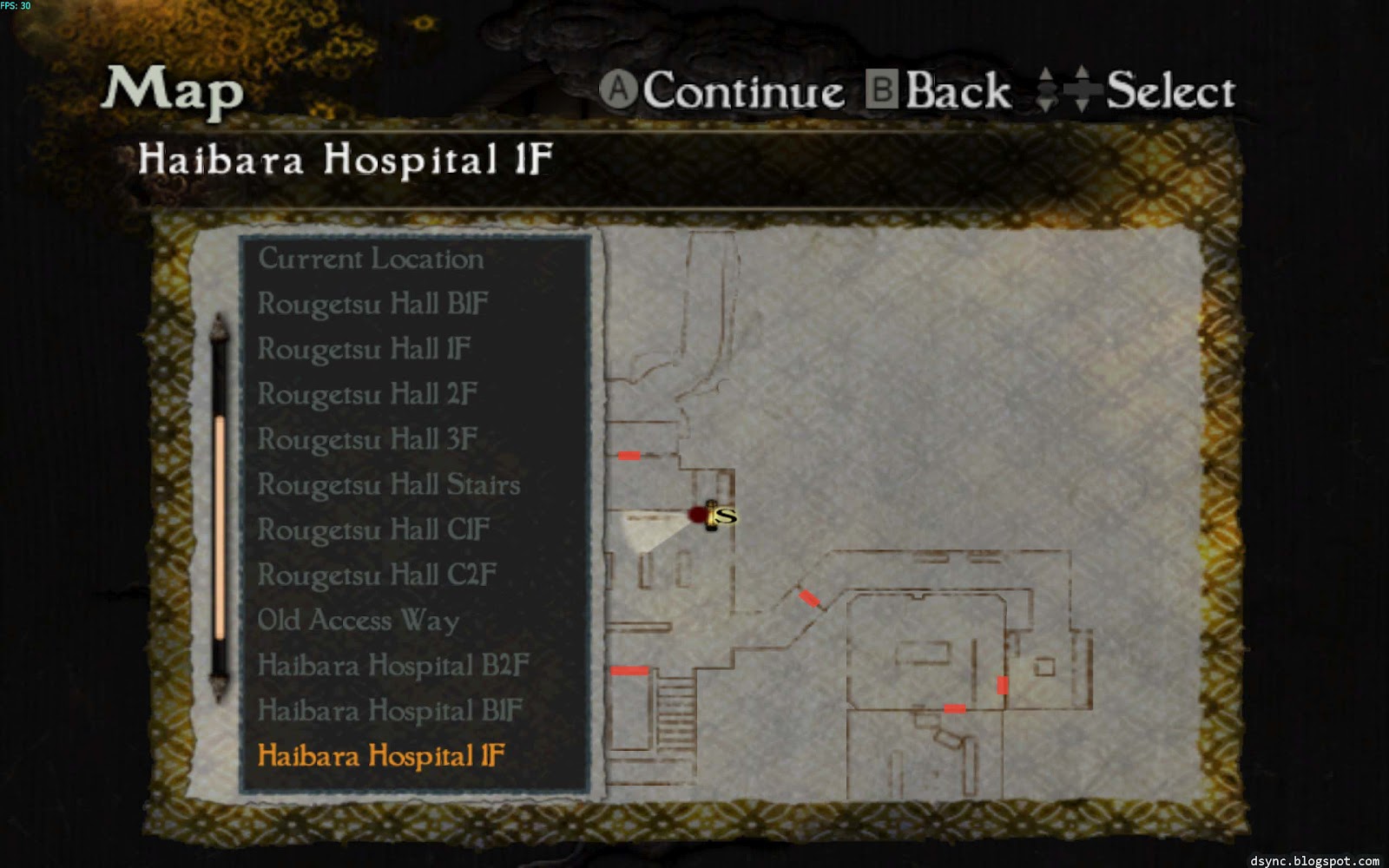Select the 'Current Location' list entry
The width and height of the screenshot is (1389, 868).
371,259
